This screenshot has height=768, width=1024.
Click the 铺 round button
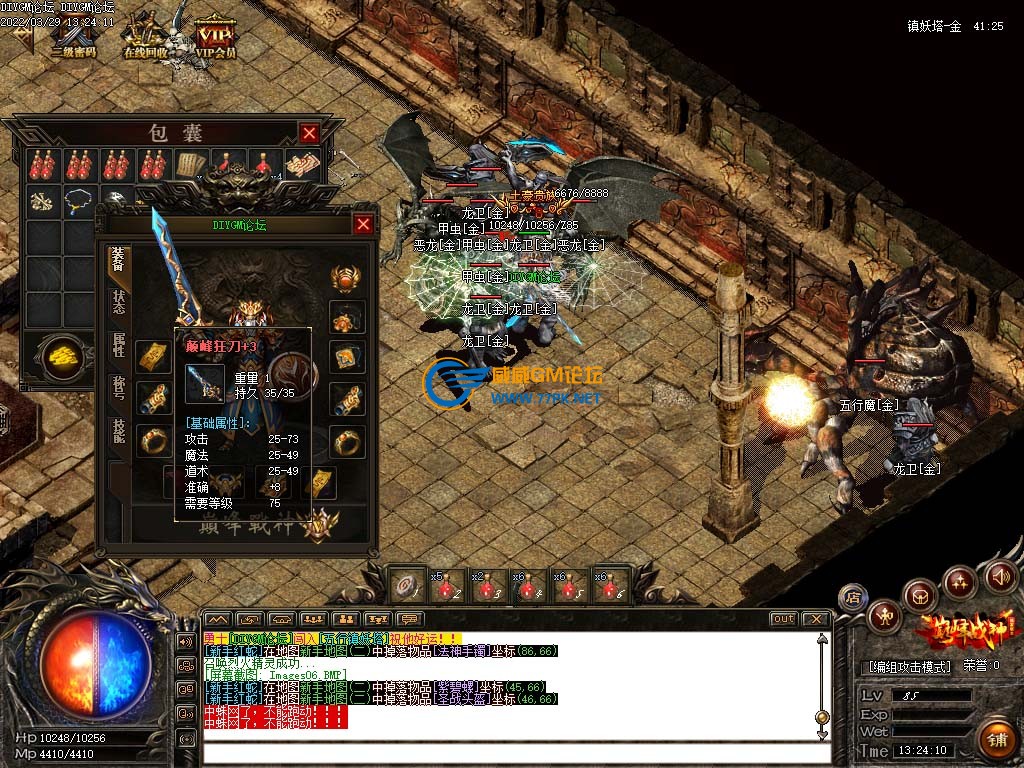point(996,738)
